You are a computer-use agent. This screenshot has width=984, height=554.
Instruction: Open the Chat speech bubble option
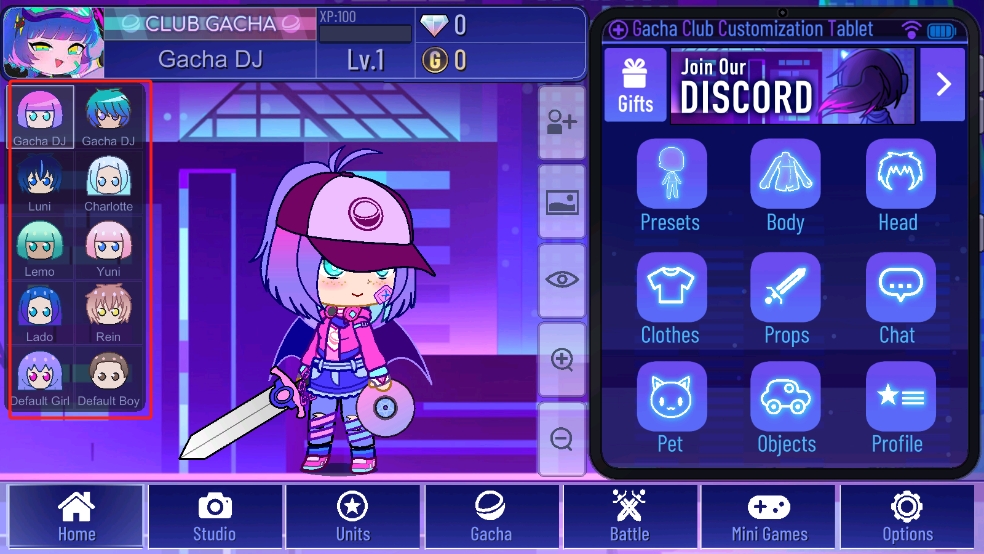point(898,298)
